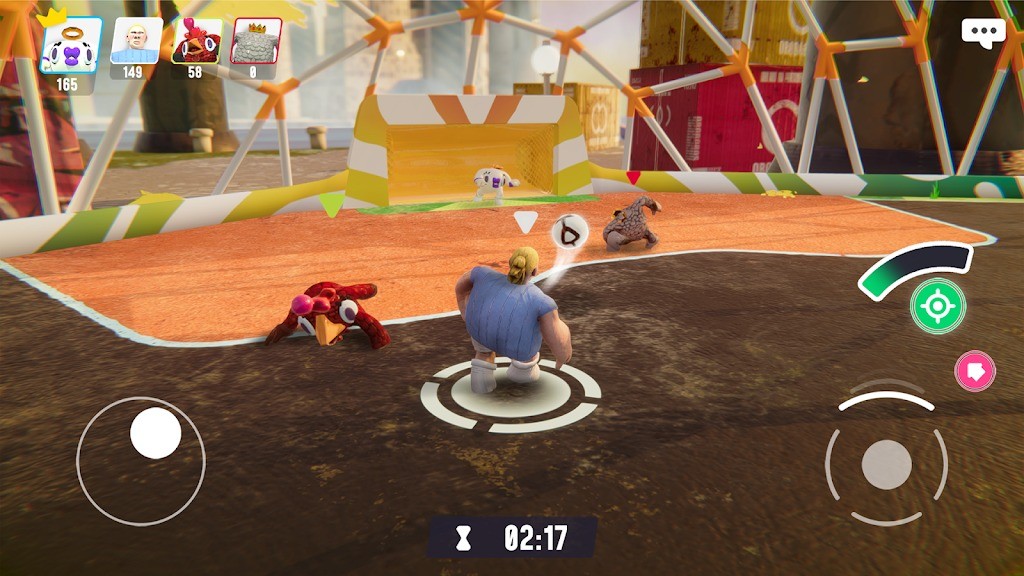Select the grey rock player portrait
Viewport: 1024px width, 576px height.
[x=256, y=42]
